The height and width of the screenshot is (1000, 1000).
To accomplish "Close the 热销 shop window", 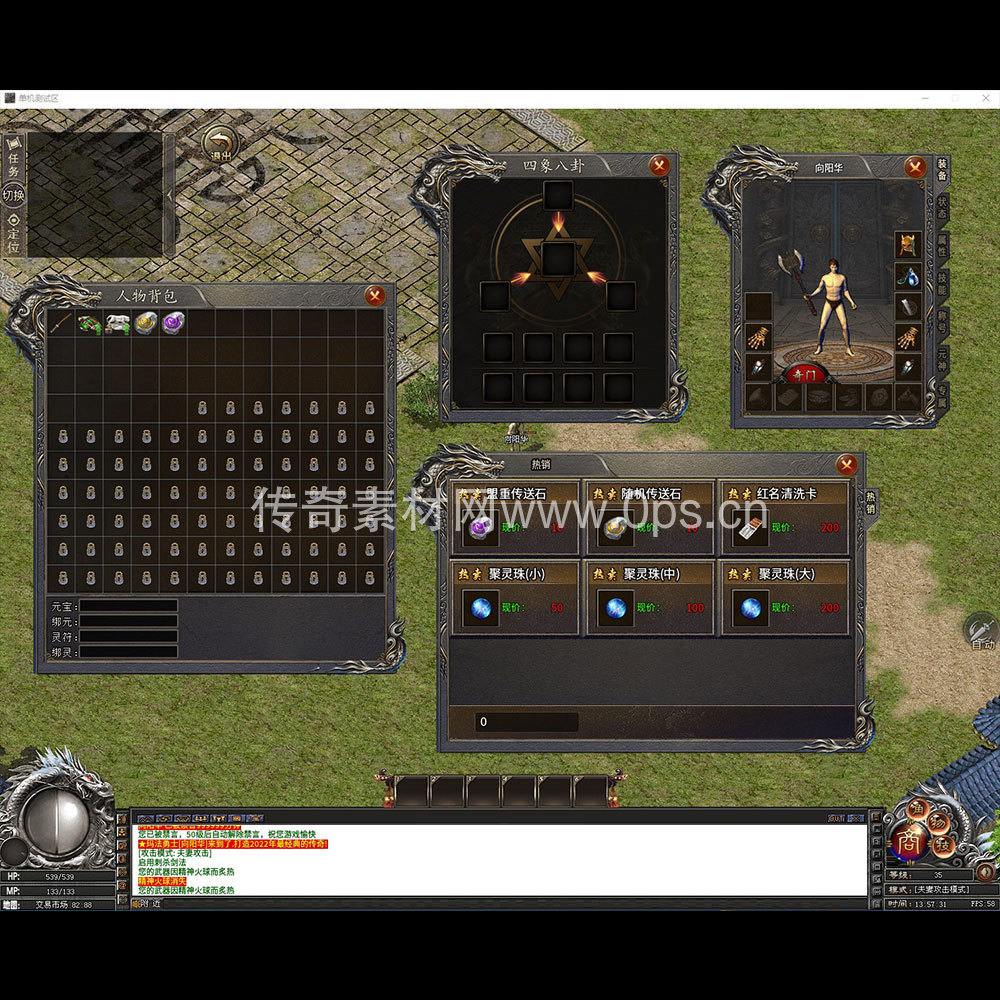I will [x=847, y=464].
